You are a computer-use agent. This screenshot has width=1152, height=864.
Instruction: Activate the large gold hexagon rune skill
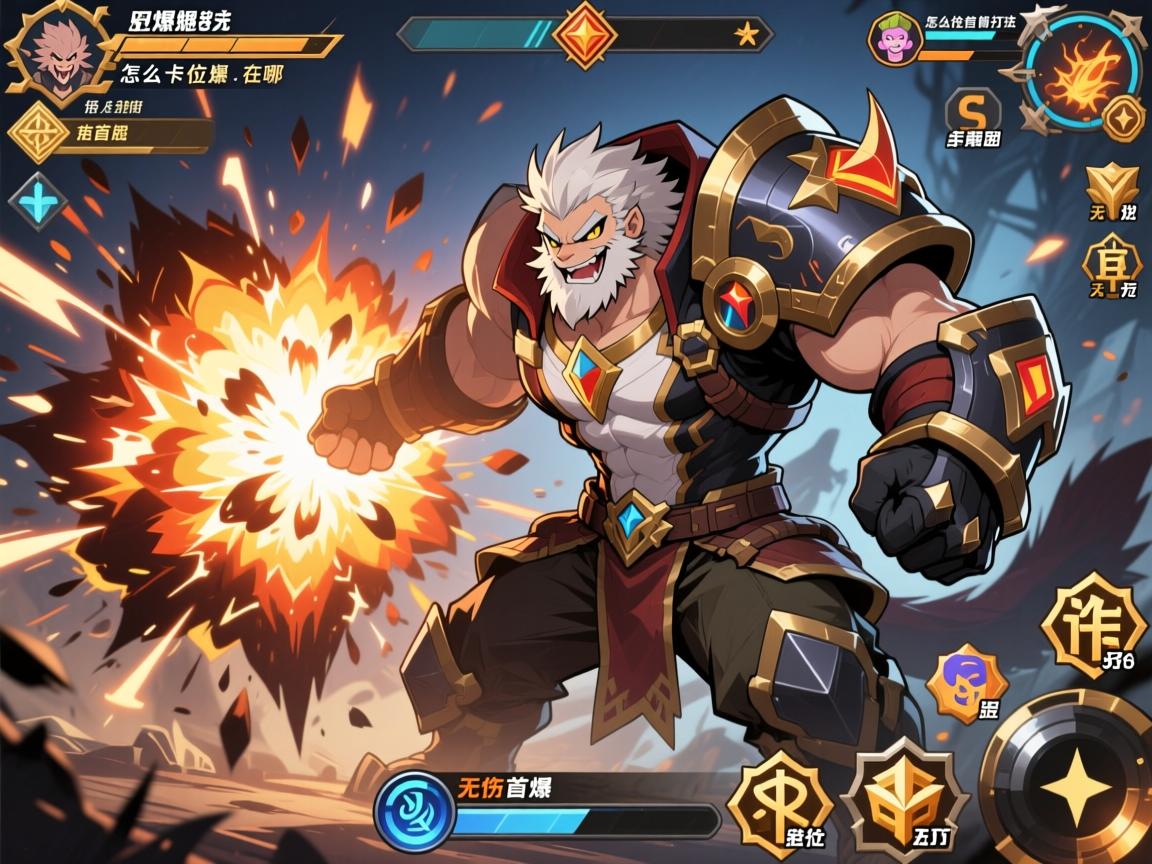(x=1092, y=624)
